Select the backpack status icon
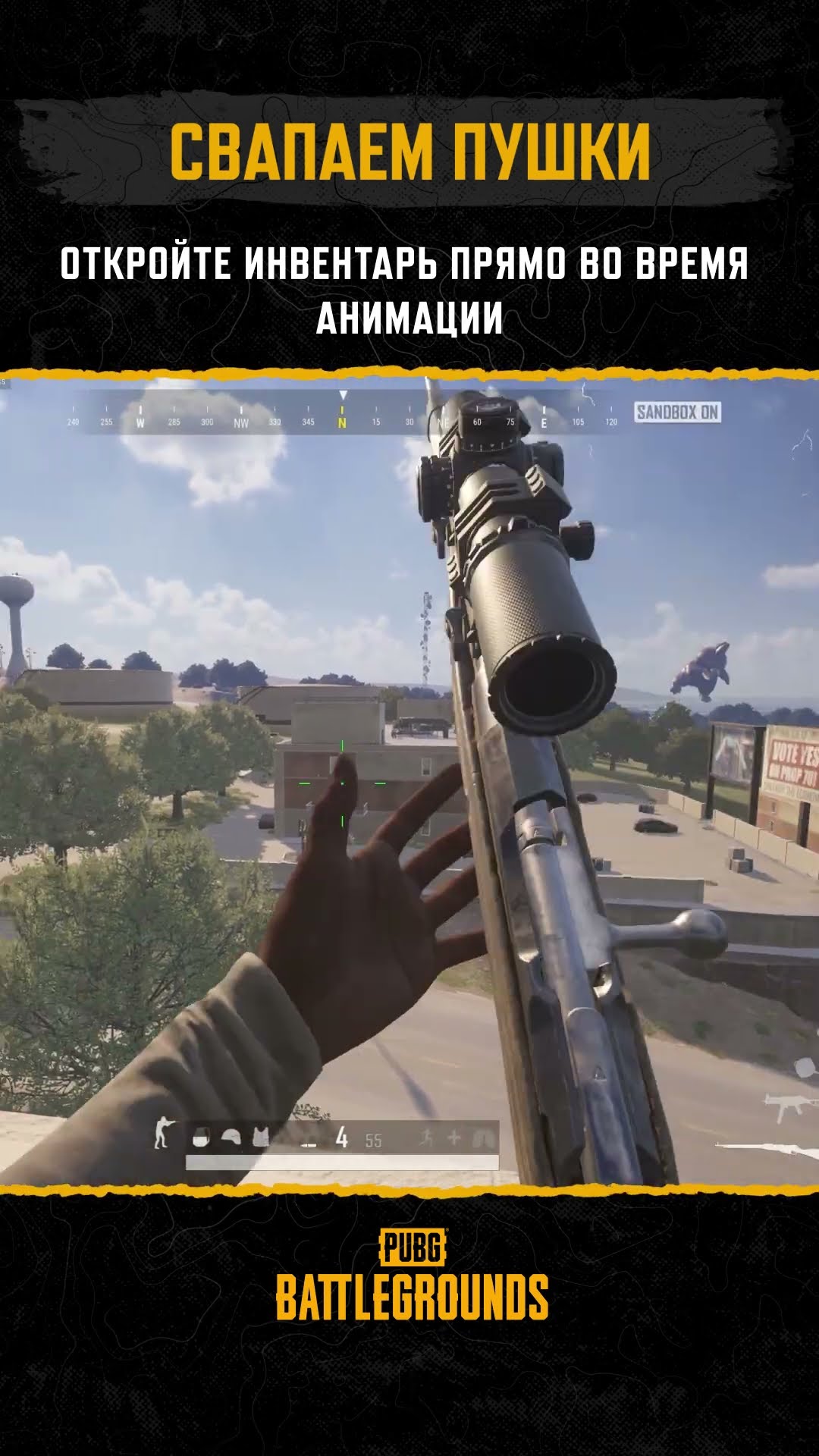The height and width of the screenshot is (1456, 819). tap(201, 1137)
